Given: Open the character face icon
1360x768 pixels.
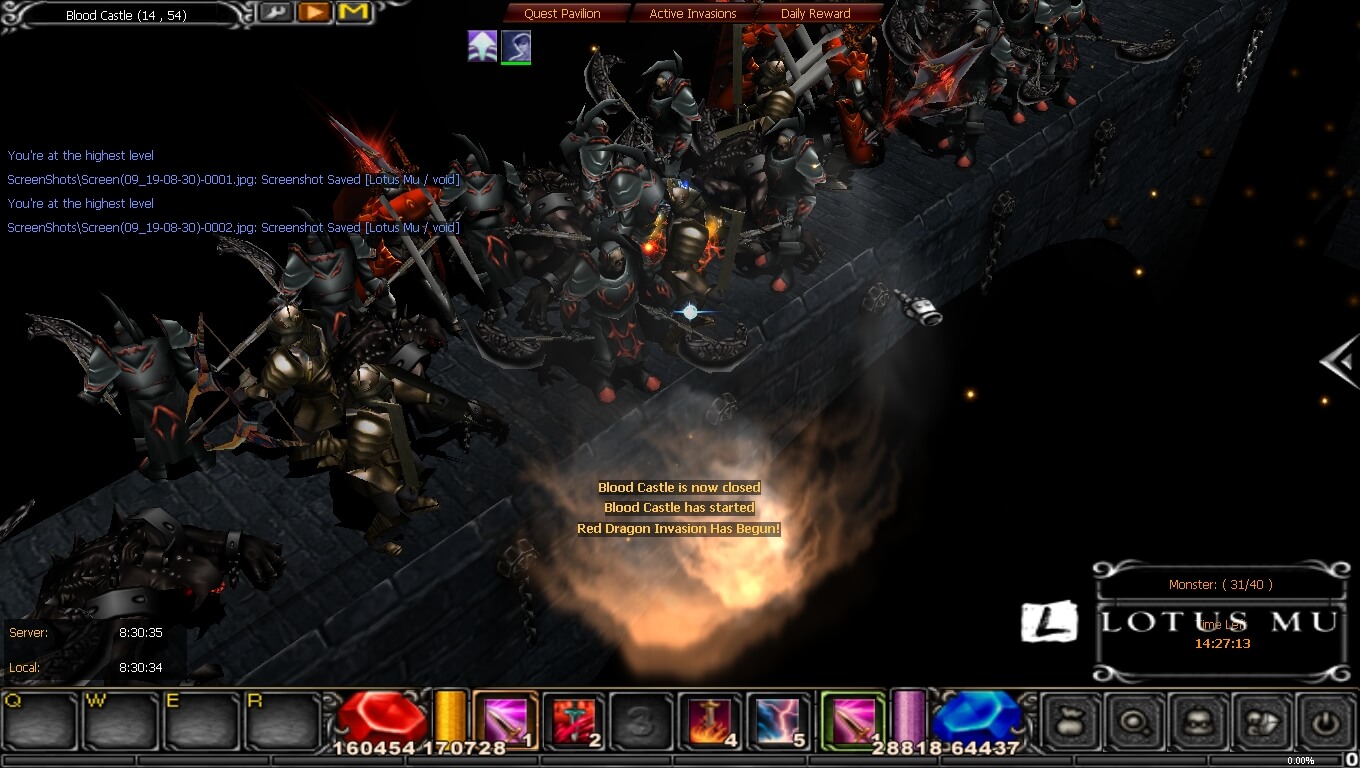Looking at the screenshot, I should click(1199, 720).
